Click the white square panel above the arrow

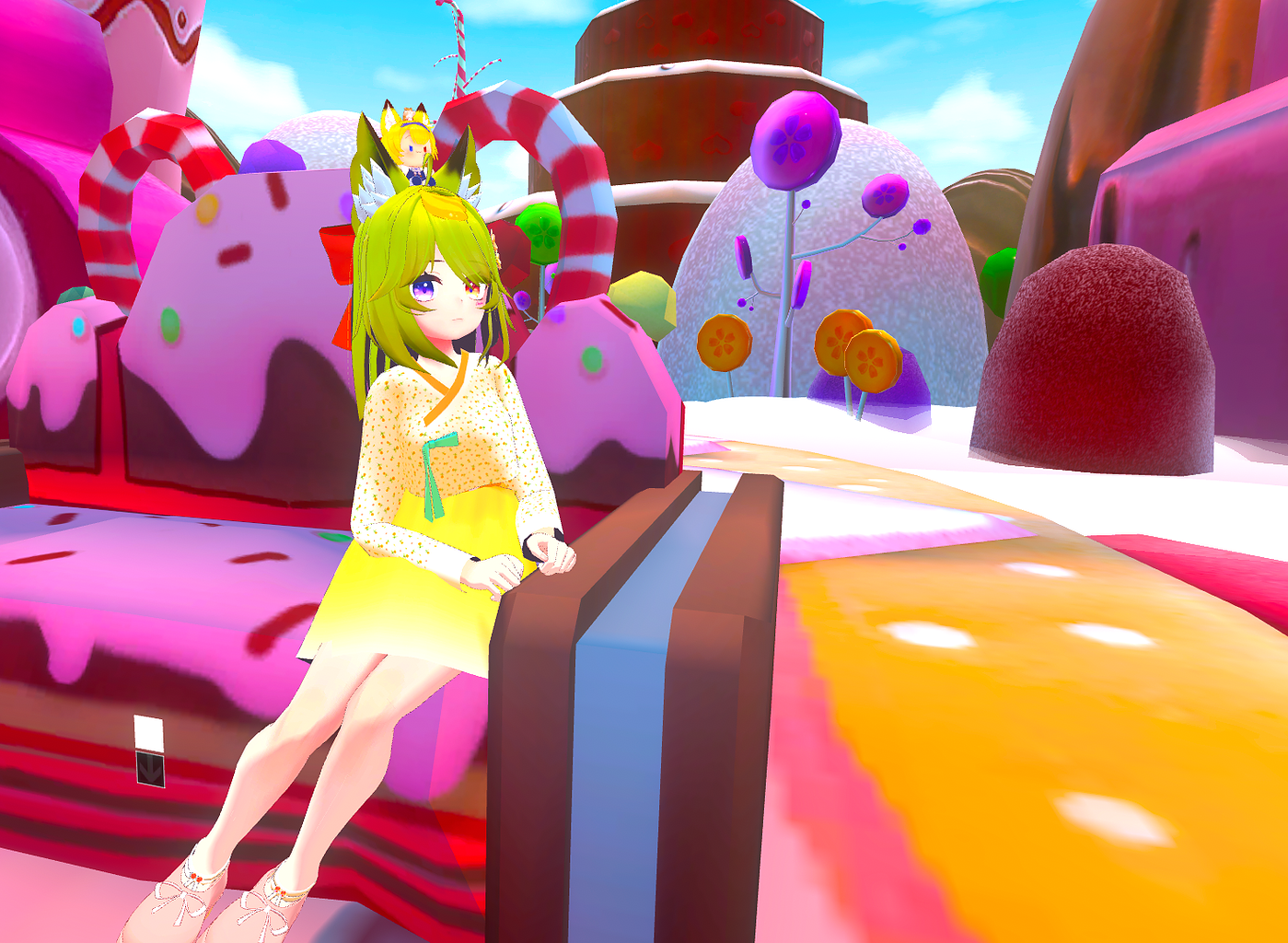(x=148, y=733)
